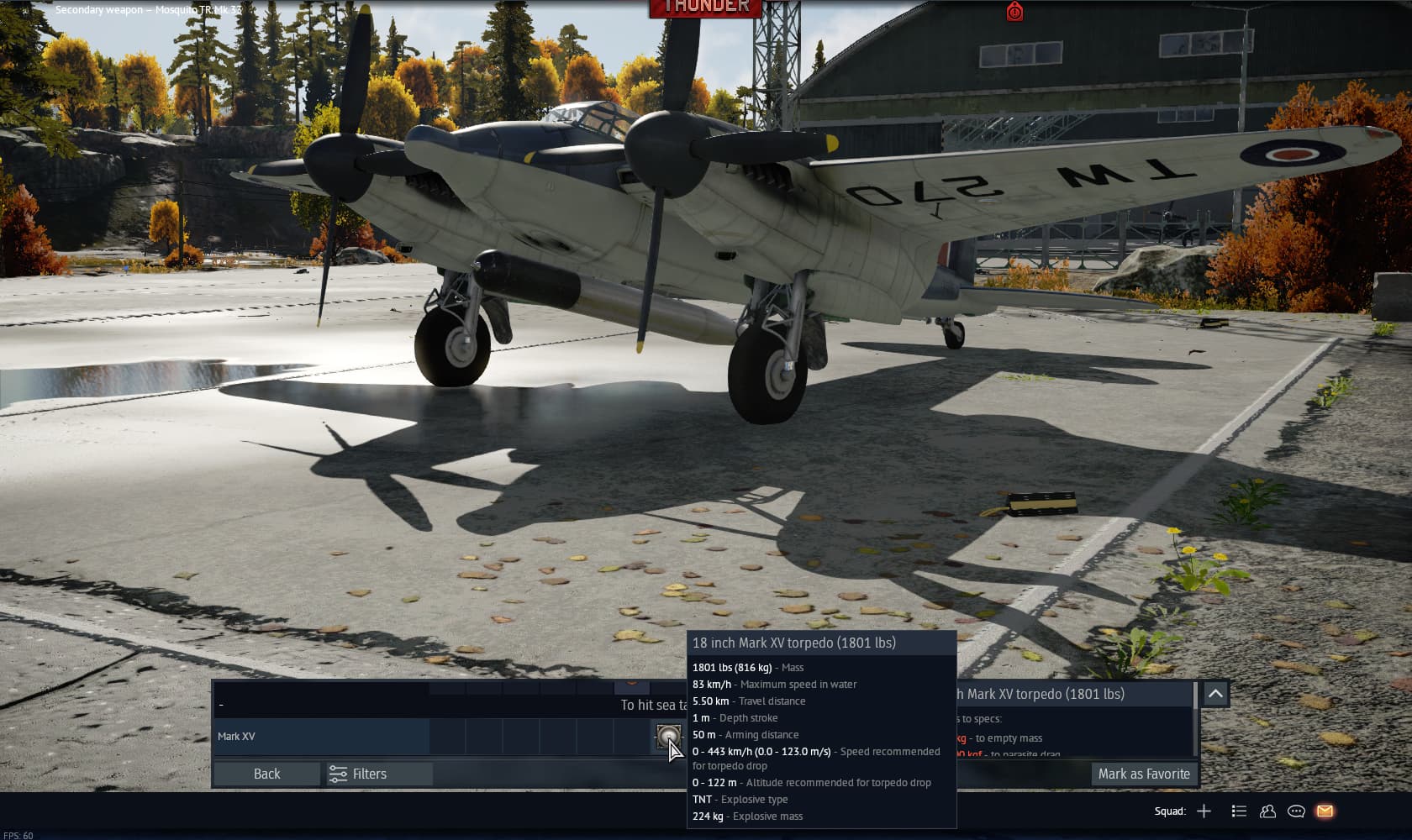Open the Filters panel
Image resolution: width=1412 pixels, height=840 pixels.
pyautogui.click(x=370, y=774)
